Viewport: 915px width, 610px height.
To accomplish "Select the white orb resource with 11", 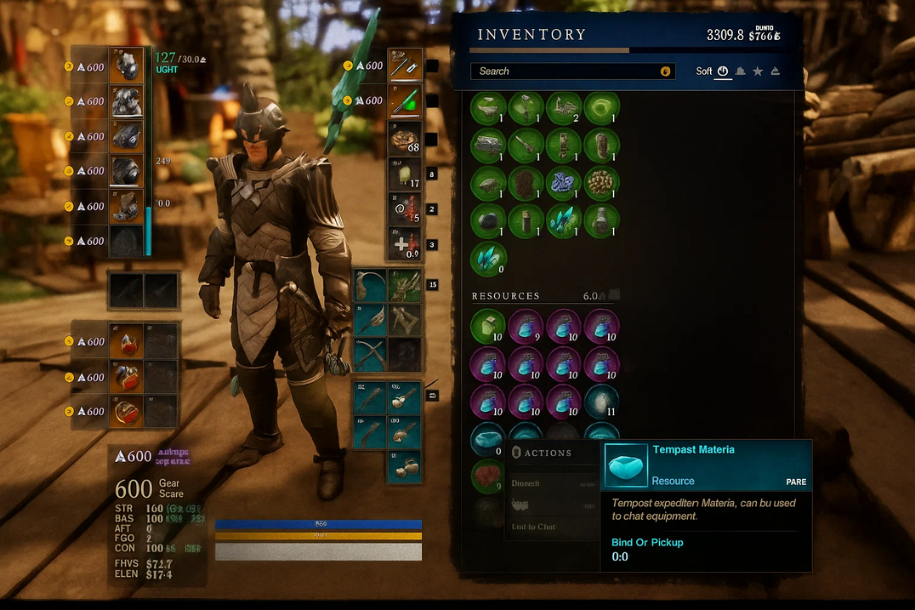I will tap(601, 401).
